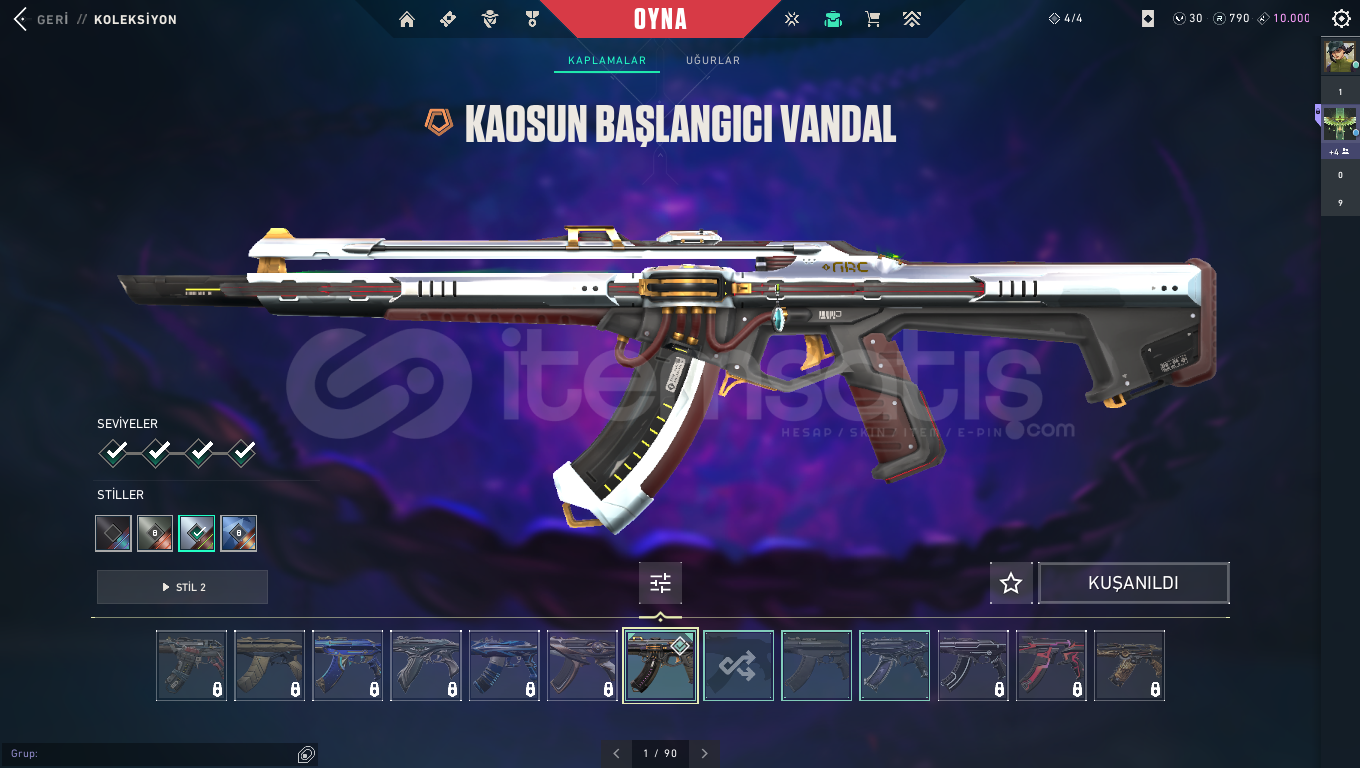Open the weapon customization sliders panel
The width and height of the screenshot is (1360, 768).
[x=660, y=583]
